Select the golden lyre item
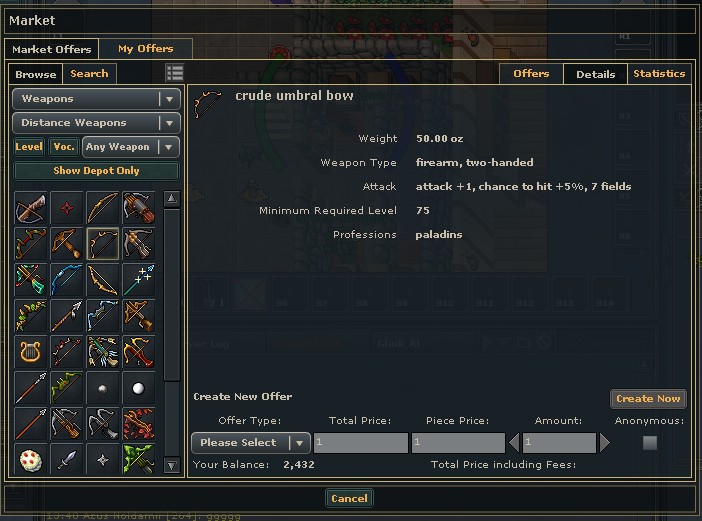The image size is (702, 521). tap(30, 351)
